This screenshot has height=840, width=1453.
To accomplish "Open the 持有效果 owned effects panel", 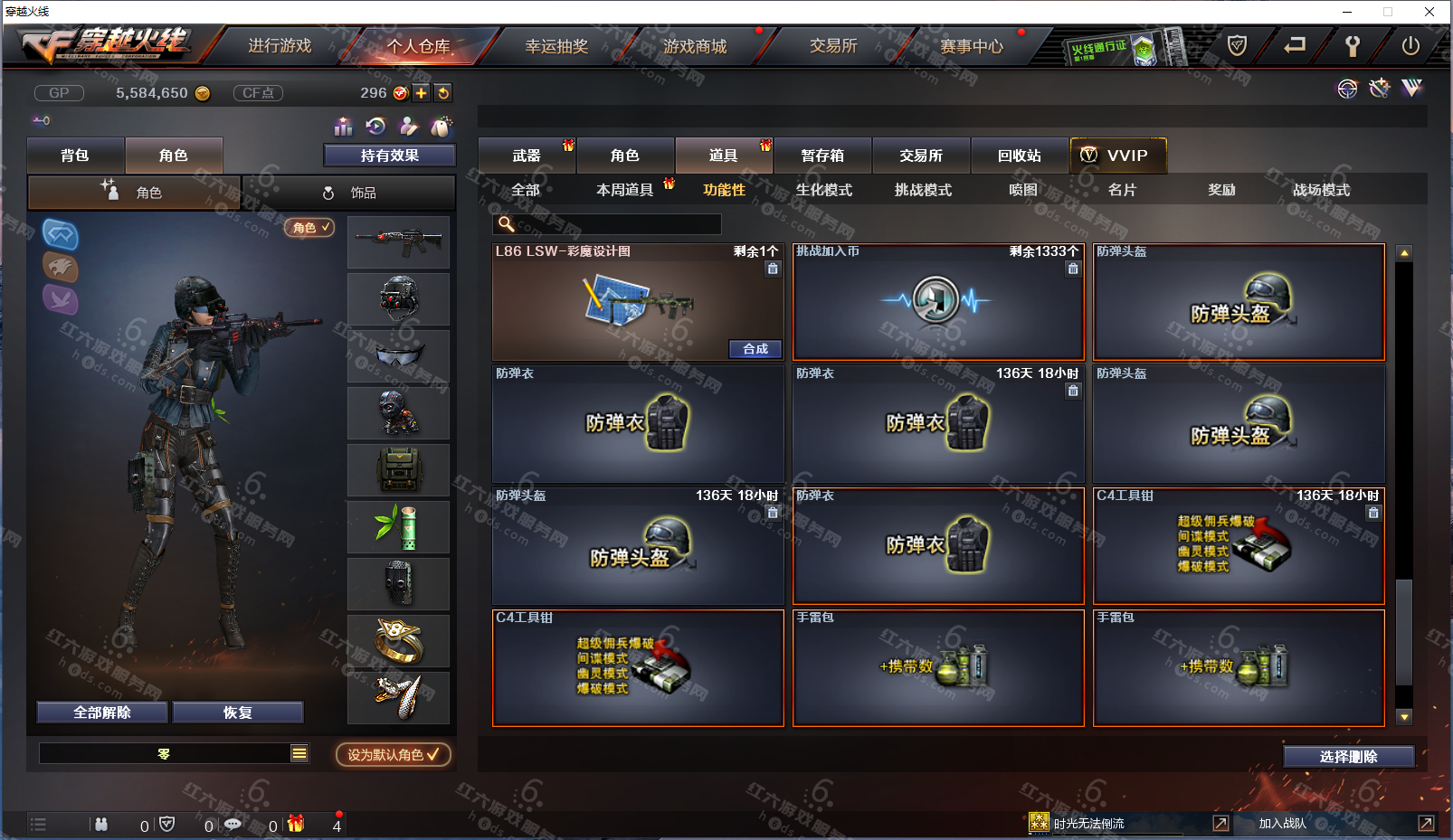I will (390, 156).
